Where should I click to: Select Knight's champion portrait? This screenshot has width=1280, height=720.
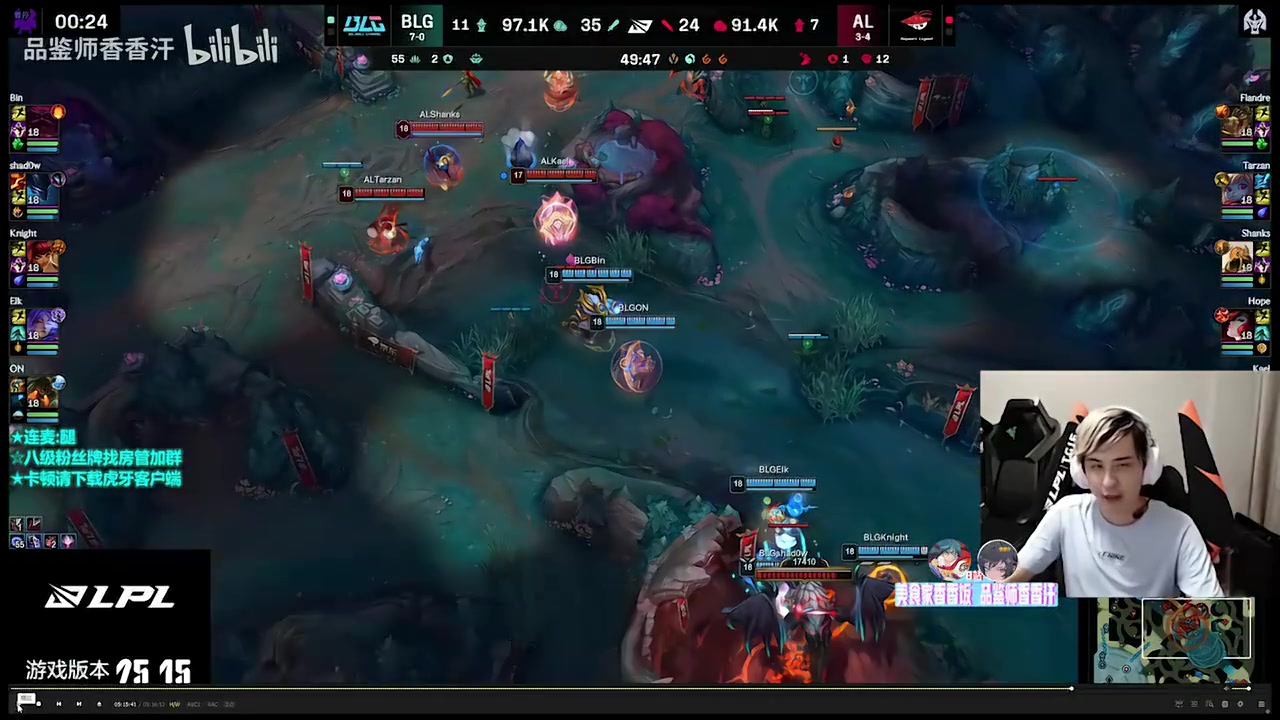point(43,257)
